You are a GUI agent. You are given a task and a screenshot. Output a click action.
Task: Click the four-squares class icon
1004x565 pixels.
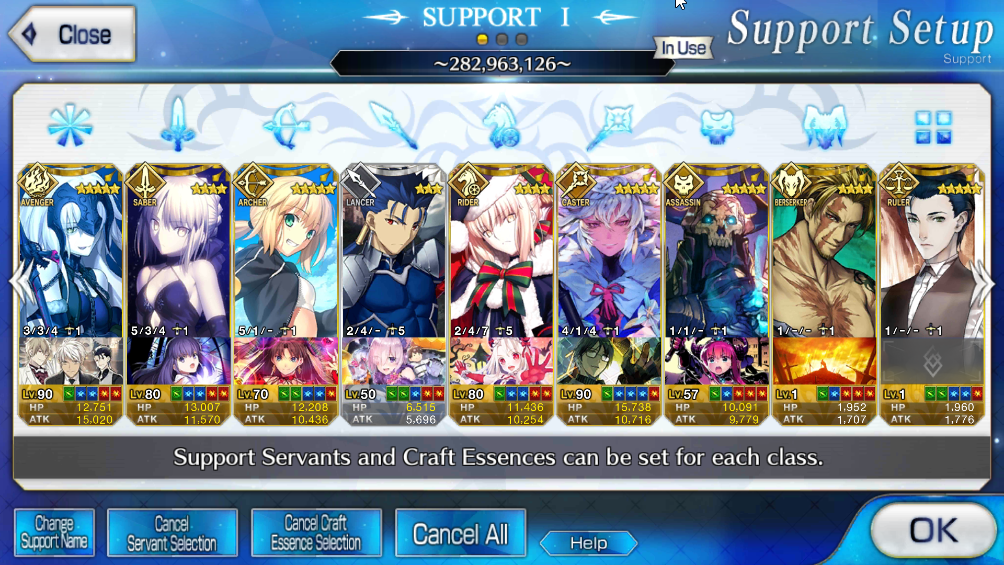pos(933,127)
